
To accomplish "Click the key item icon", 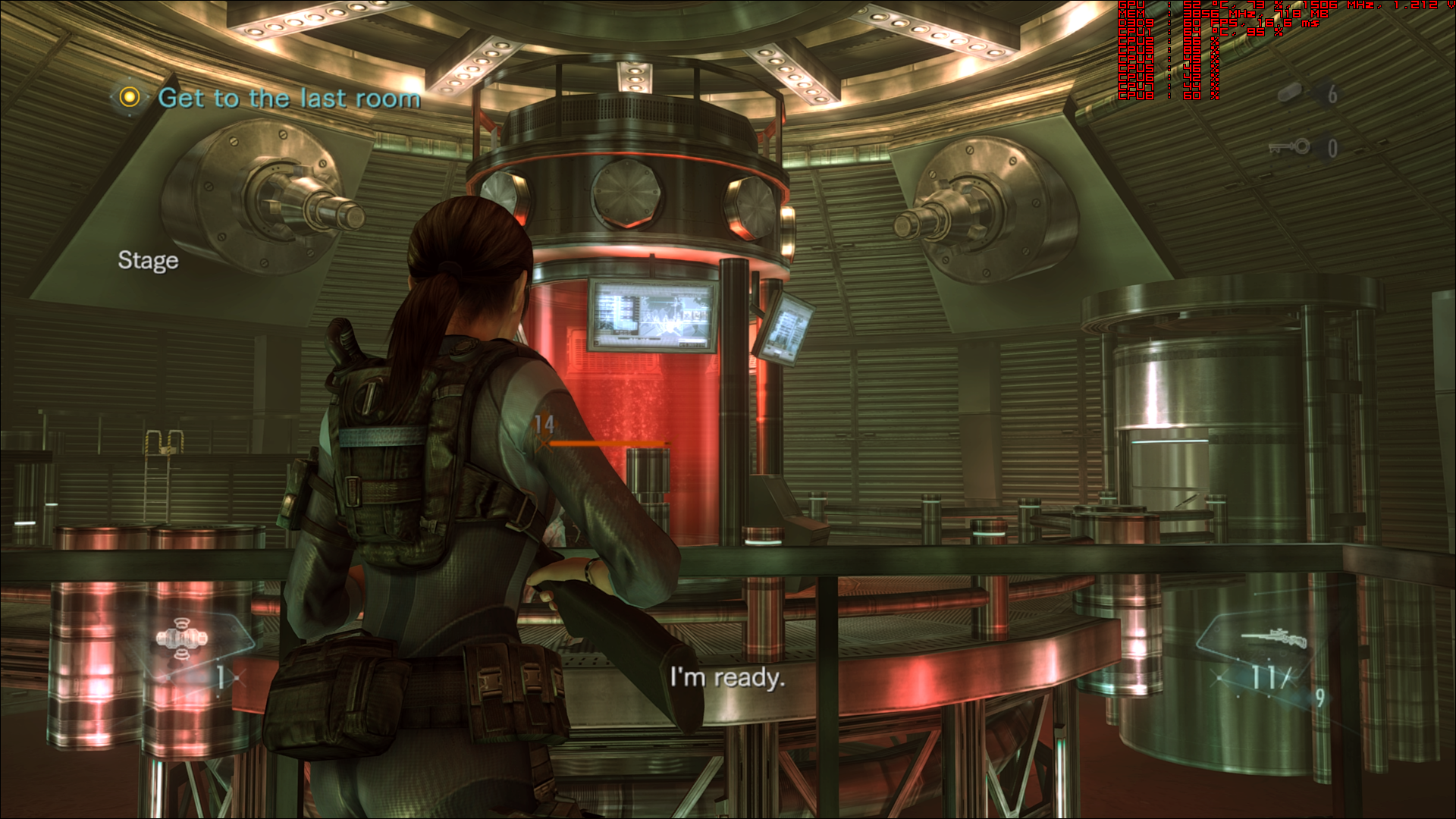I will tap(1290, 146).
